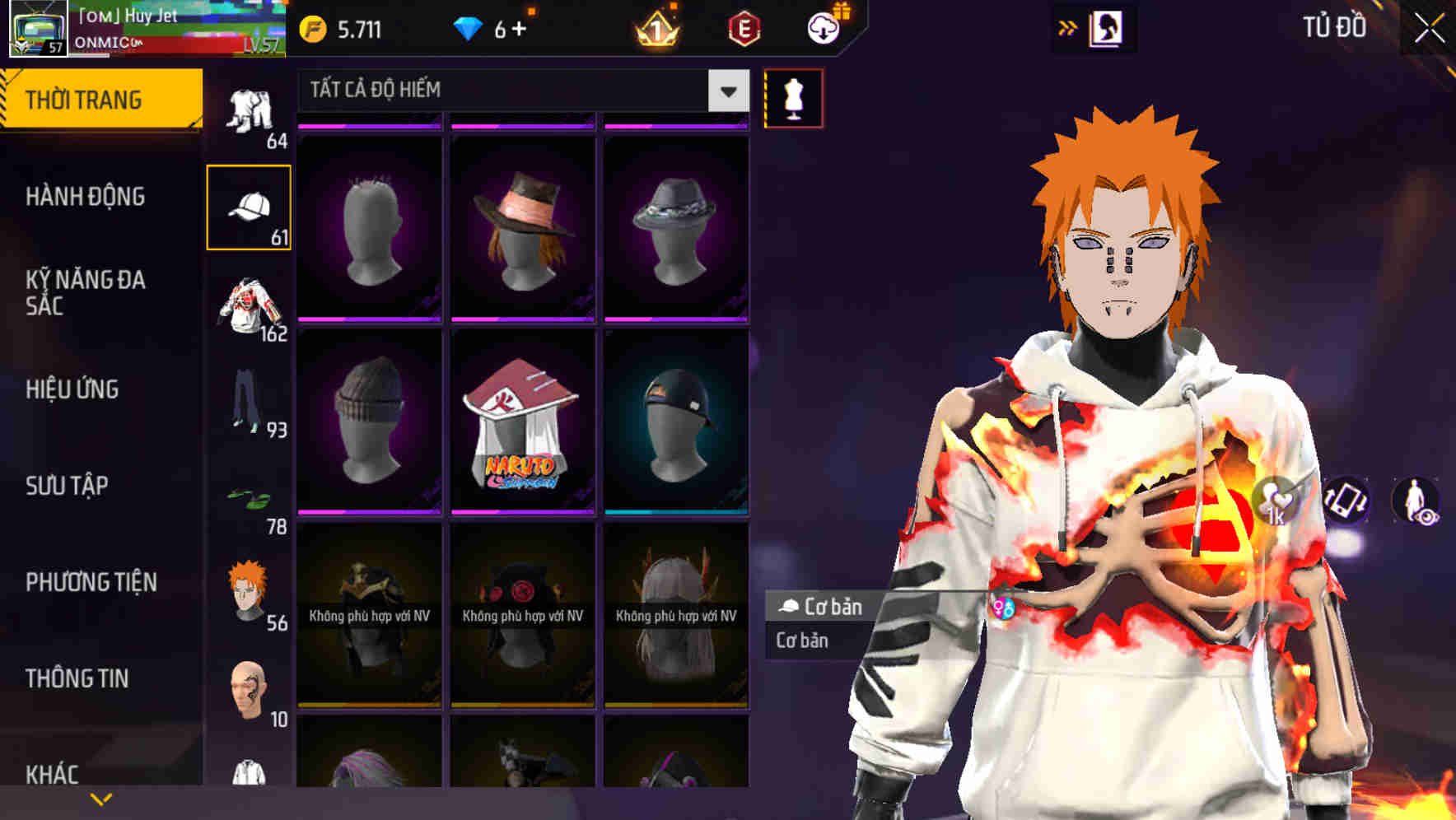The image size is (1456, 820).
Task: Open the shoes category icon
Action: pos(250,494)
